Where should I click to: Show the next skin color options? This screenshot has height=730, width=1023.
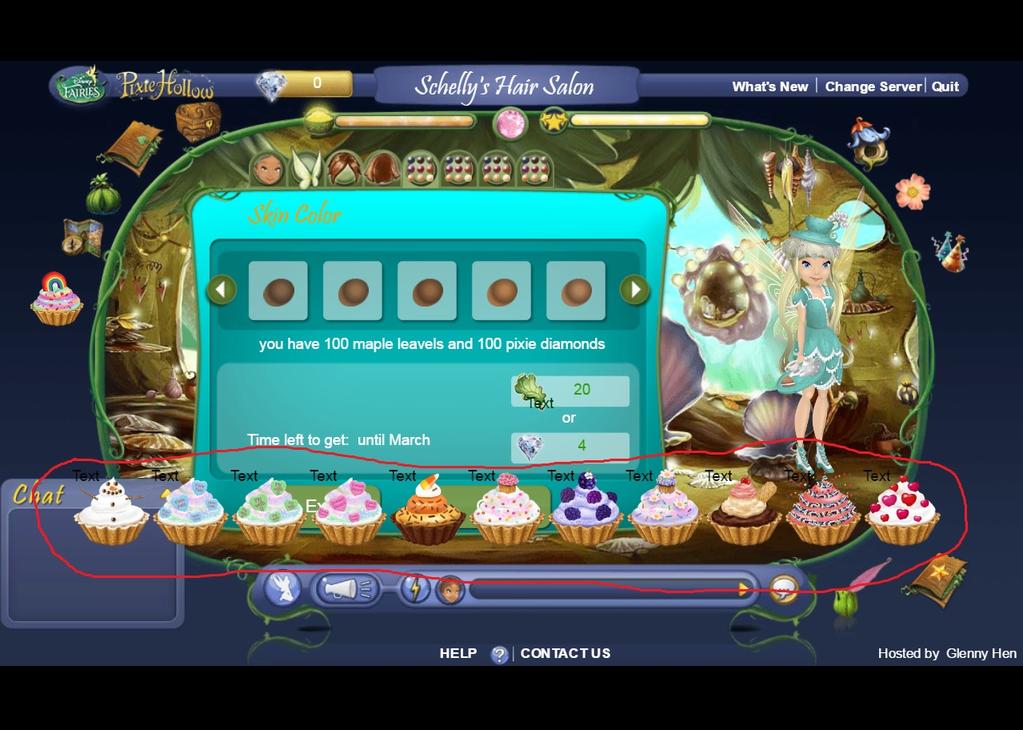coord(634,290)
